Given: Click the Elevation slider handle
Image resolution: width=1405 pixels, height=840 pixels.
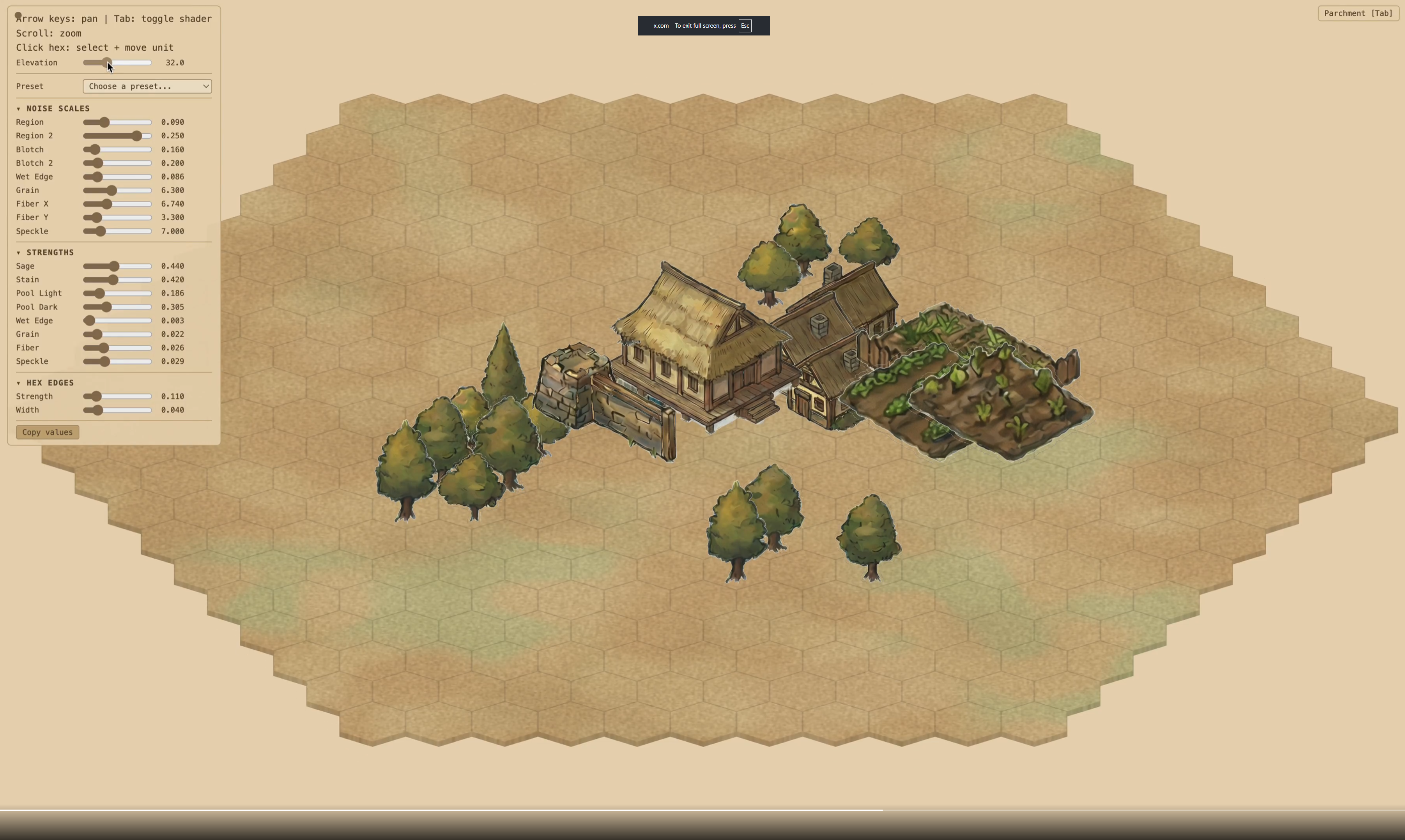Looking at the screenshot, I should [108, 63].
